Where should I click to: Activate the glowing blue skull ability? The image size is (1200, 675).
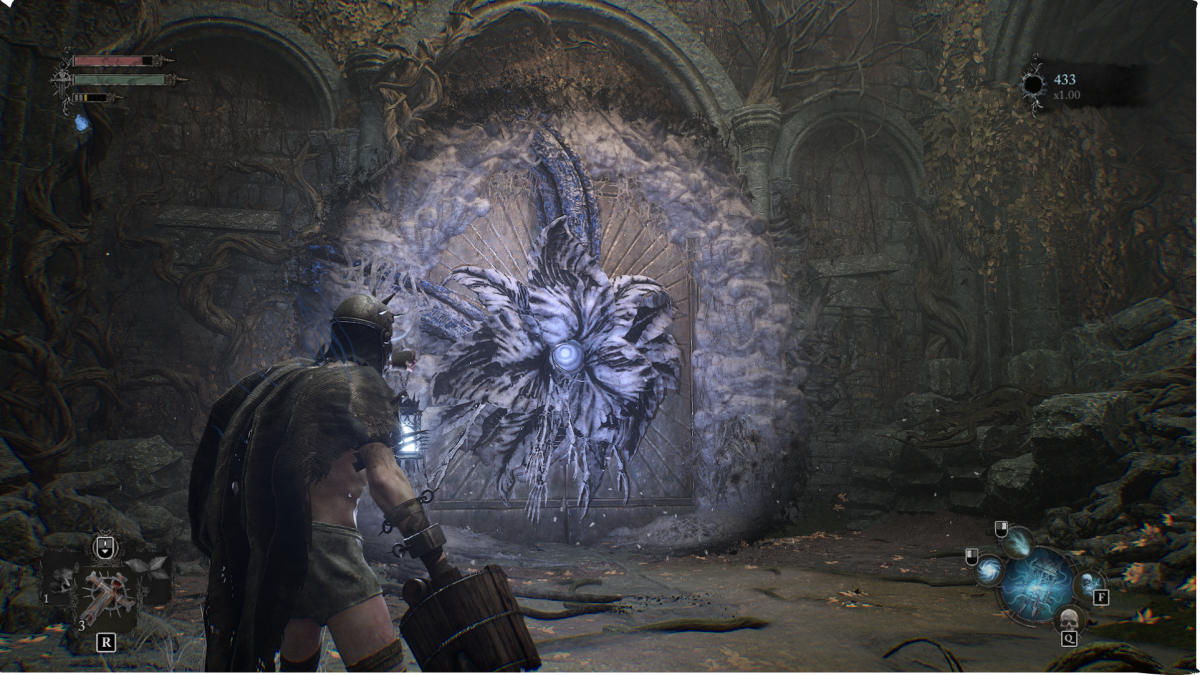tap(1087, 583)
